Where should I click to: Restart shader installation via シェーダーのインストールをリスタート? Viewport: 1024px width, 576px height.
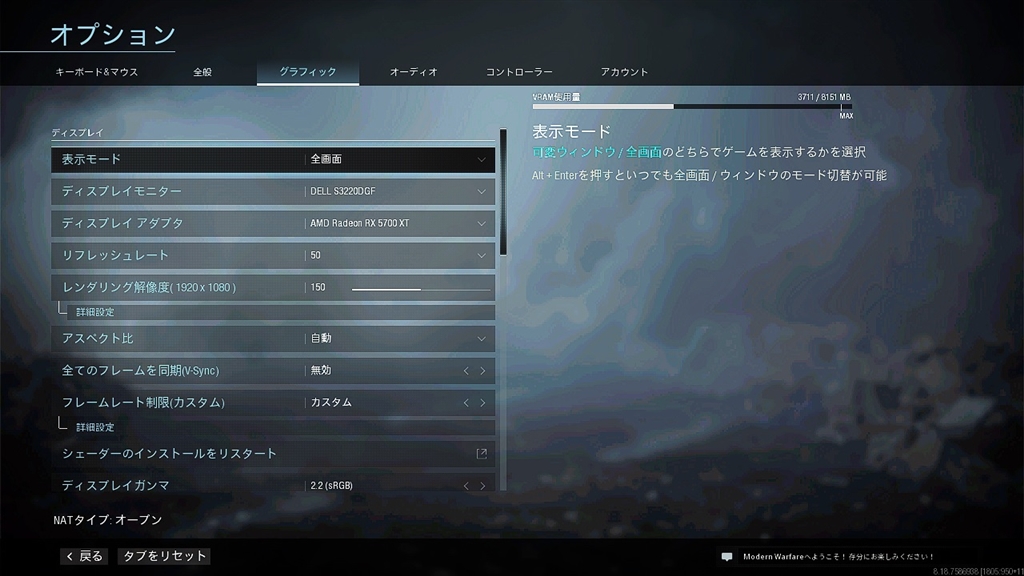273,454
